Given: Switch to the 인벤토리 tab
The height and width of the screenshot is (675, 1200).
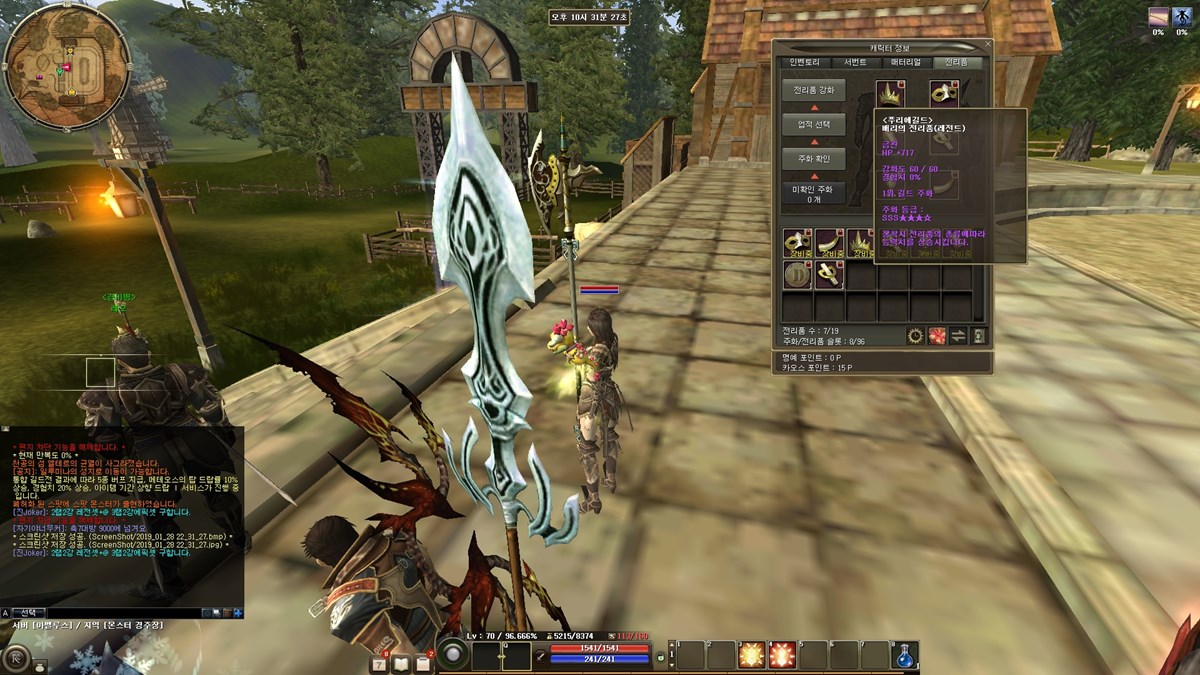Looking at the screenshot, I should (x=804, y=62).
